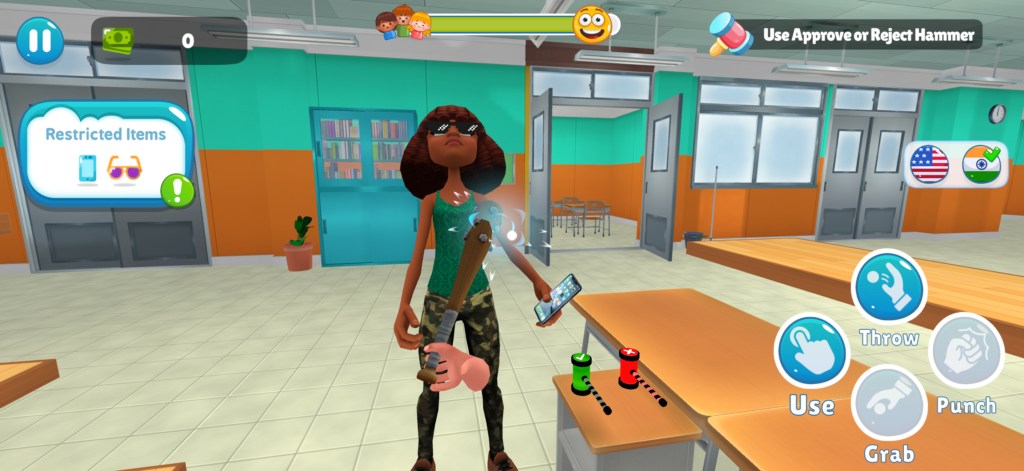The width and height of the screenshot is (1024, 471).
Task: Choose the United States flag language
Action: tap(929, 164)
